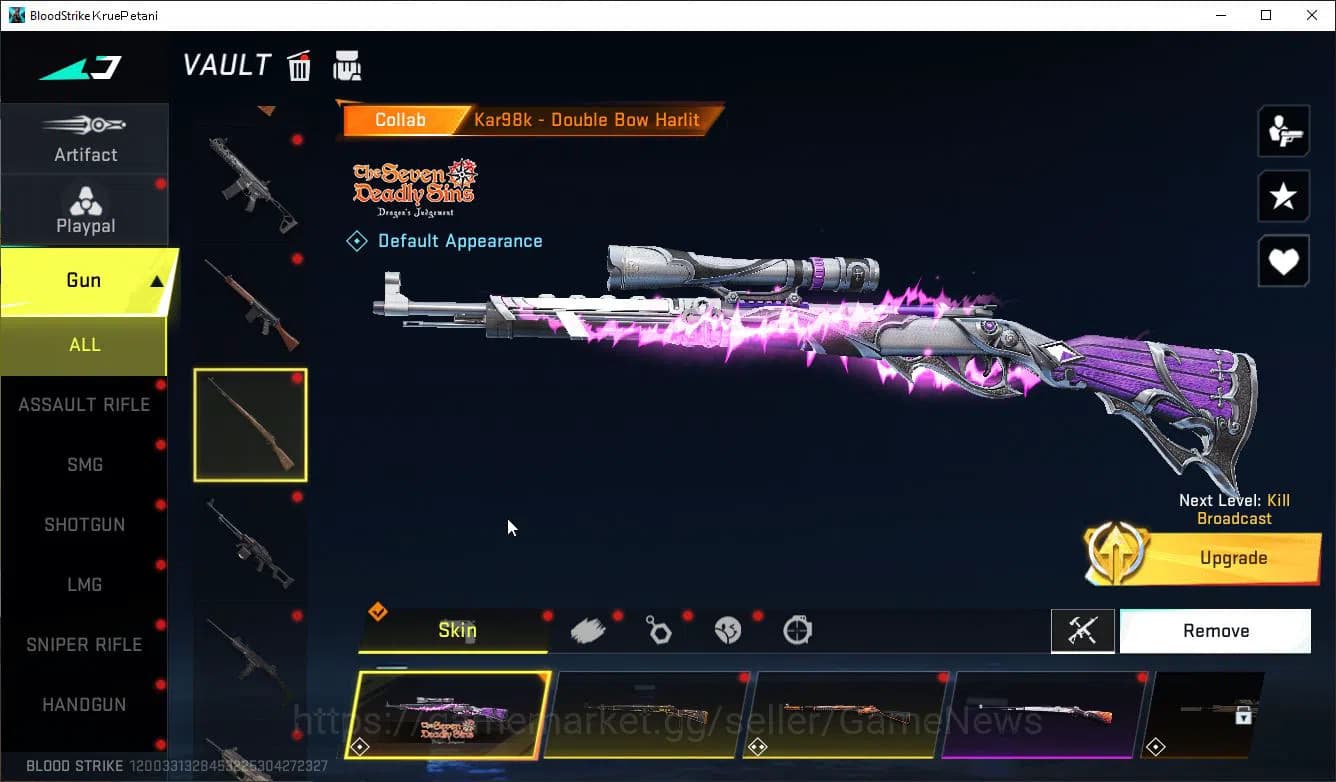The image size is (1336, 782).
Task: Expand the SNIPER RIFLE category
Action: [84, 644]
